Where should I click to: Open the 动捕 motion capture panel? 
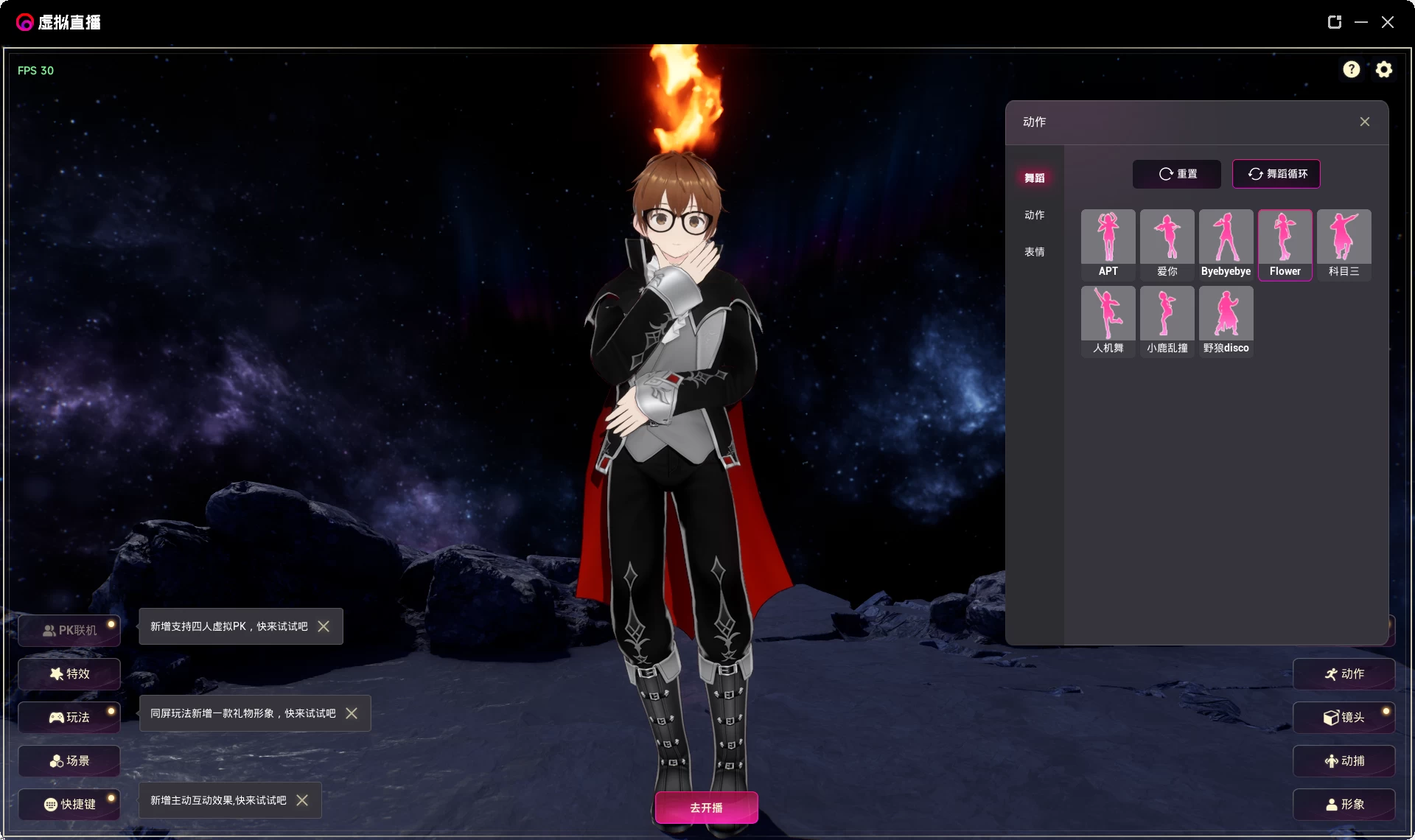pyautogui.click(x=1344, y=760)
